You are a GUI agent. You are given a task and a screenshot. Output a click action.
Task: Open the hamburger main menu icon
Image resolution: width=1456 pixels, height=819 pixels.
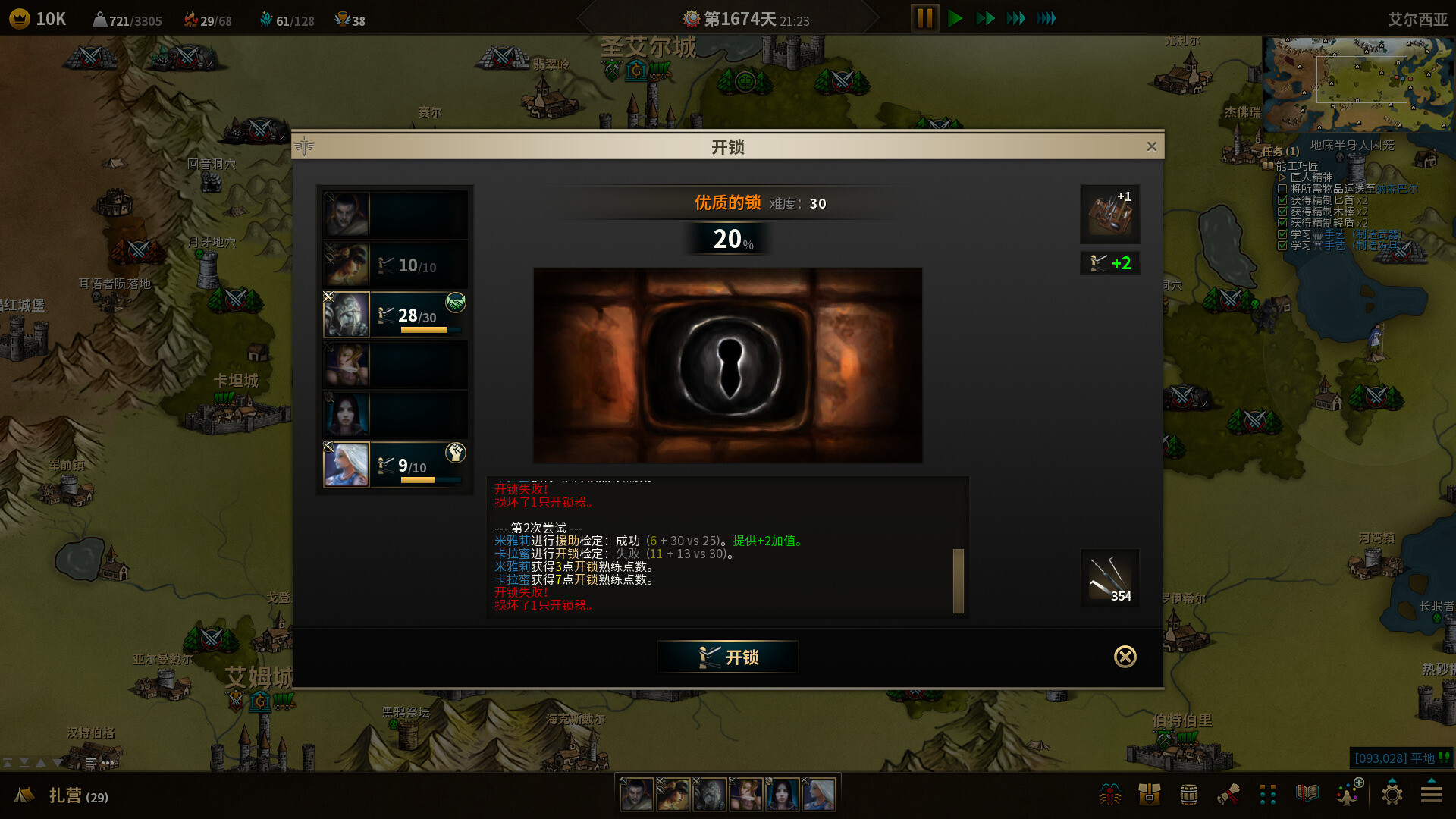[1431, 794]
